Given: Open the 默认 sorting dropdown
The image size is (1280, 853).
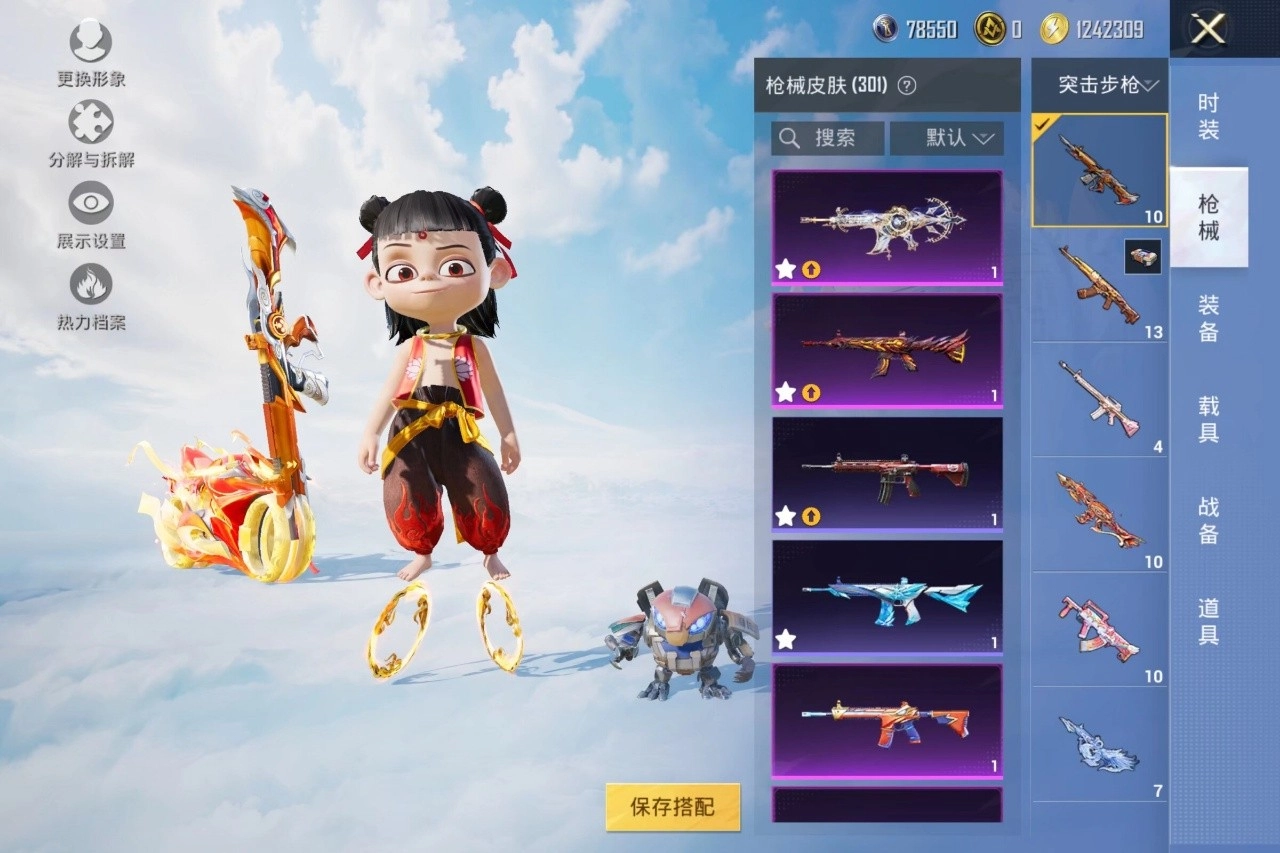Looking at the screenshot, I should tap(946, 138).
